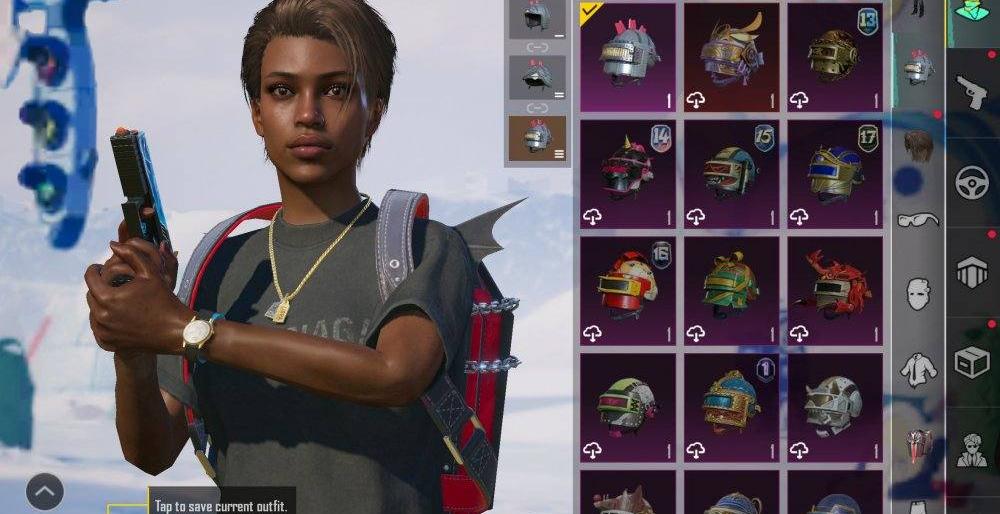The width and height of the screenshot is (1000, 514).
Task: Select the brown-highlighted level three helmet slot
Action: 538,137
